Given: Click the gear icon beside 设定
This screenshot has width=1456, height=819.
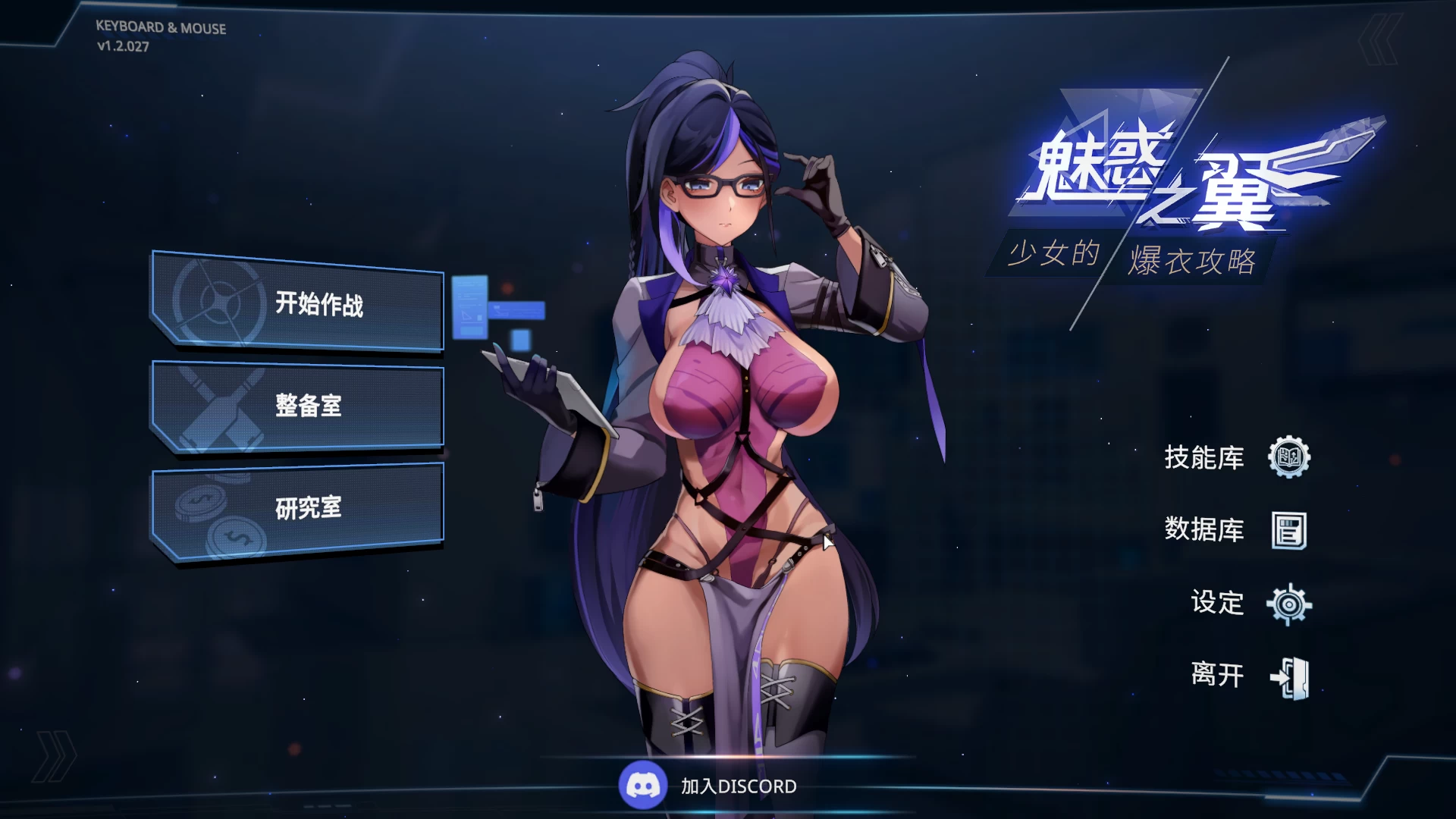Looking at the screenshot, I should click(1289, 604).
